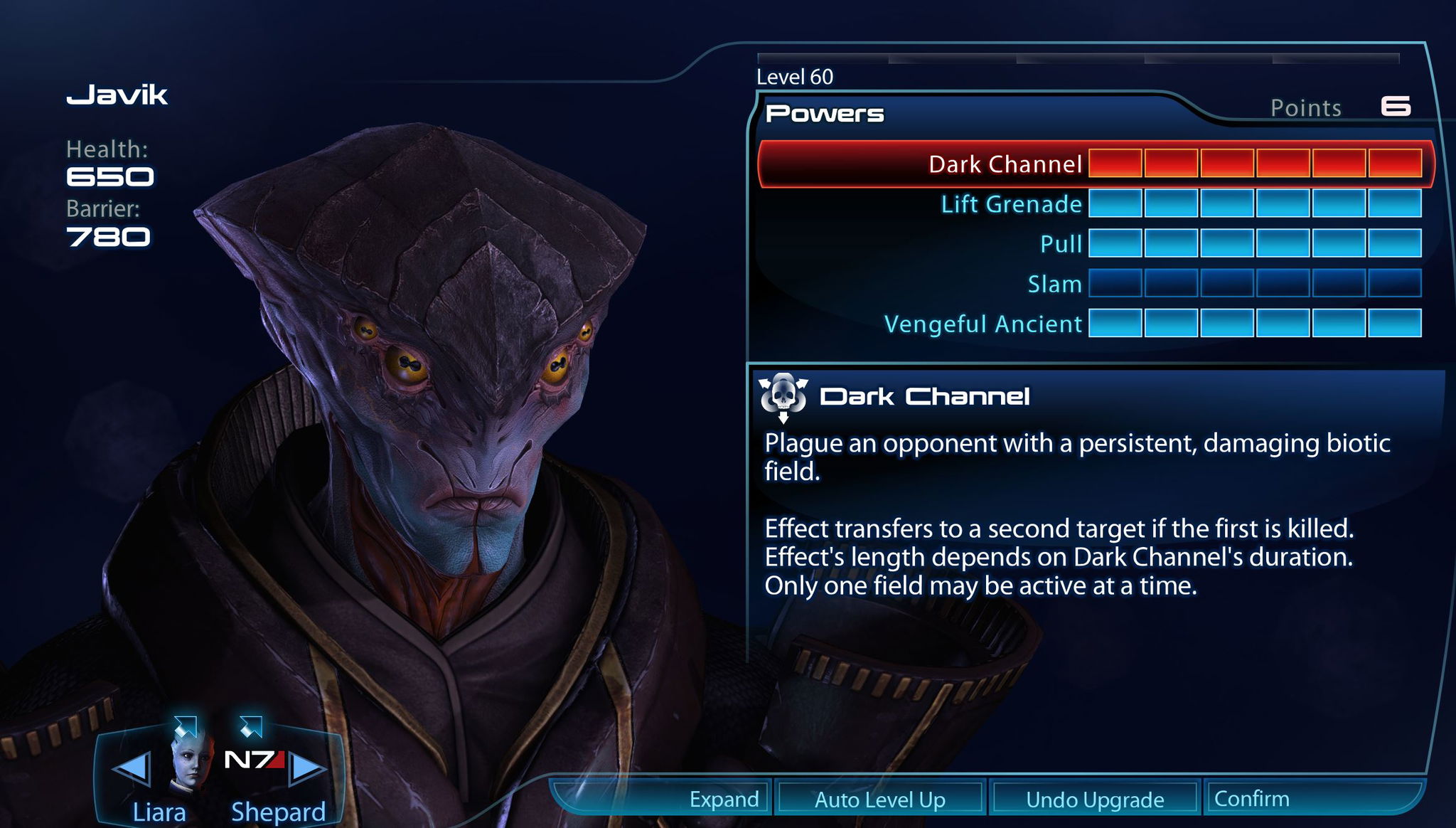Click Expand to show power details
The height and width of the screenshot is (828, 1456).
723,798
